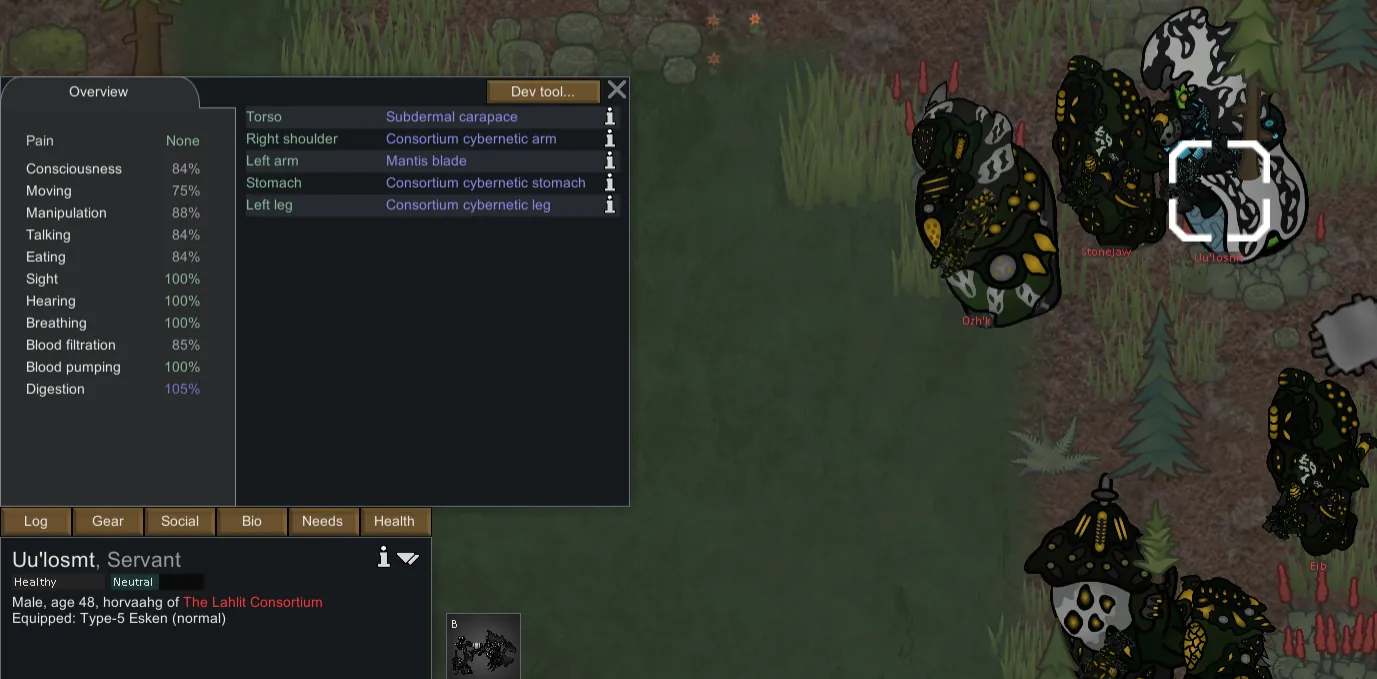
Task: Close the health panel
Action: click(x=617, y=90)
